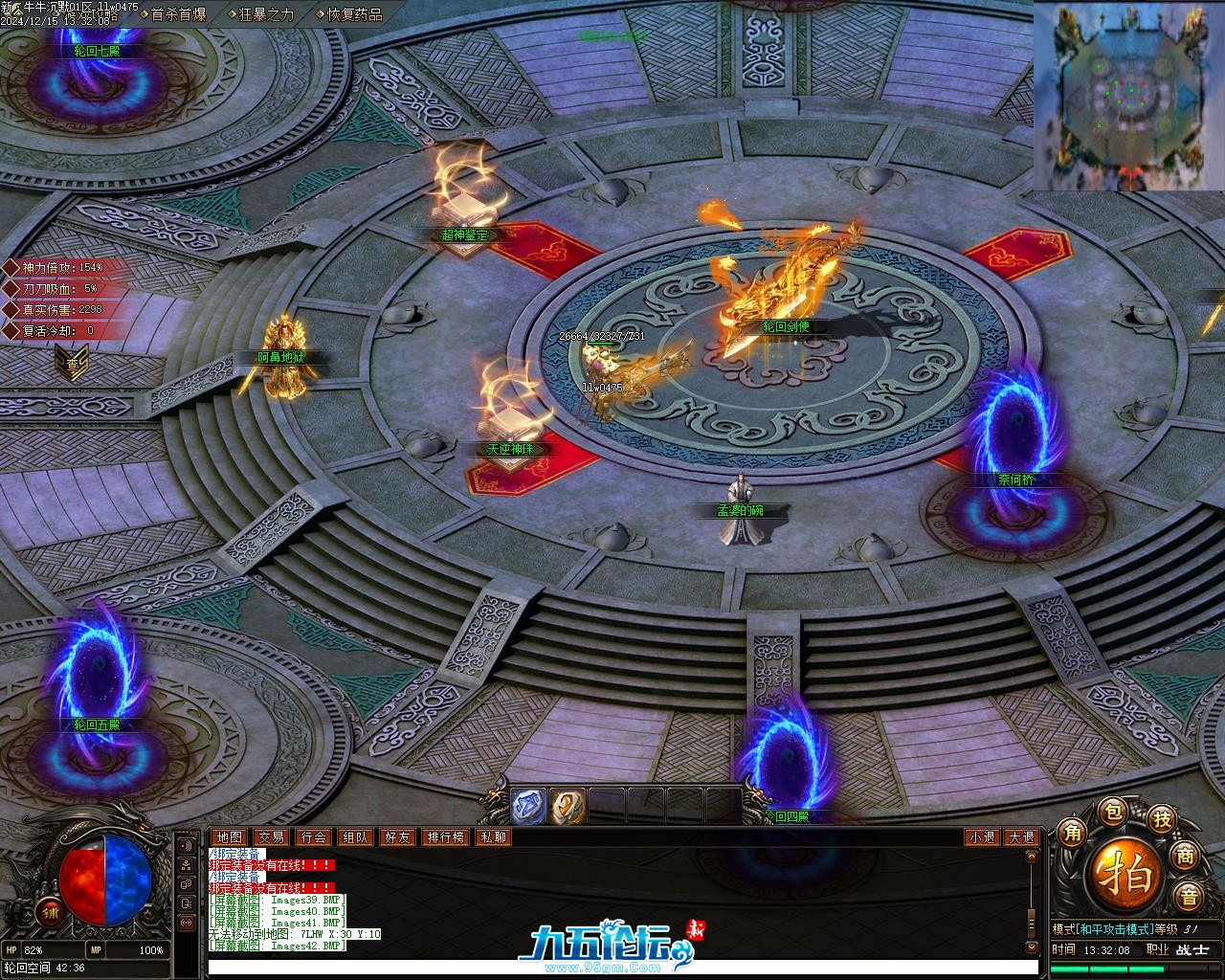Image resolution: width=1225 pixels, height=980 pixels.
Task: Click the gold 查 badge icon
Action: coord(72,363)
